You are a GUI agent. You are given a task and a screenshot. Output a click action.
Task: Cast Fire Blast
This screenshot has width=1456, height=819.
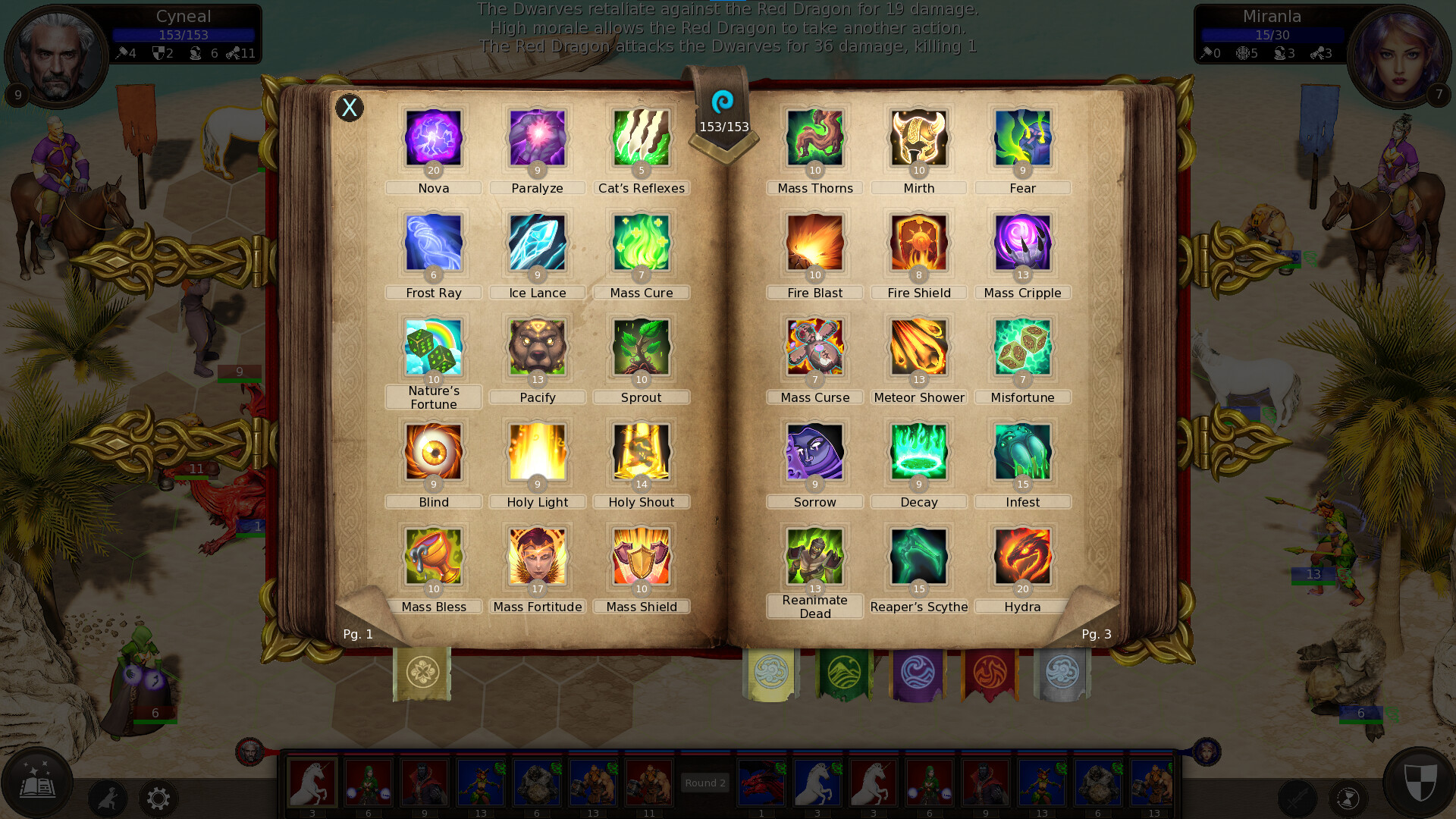(x=814, y=243)
